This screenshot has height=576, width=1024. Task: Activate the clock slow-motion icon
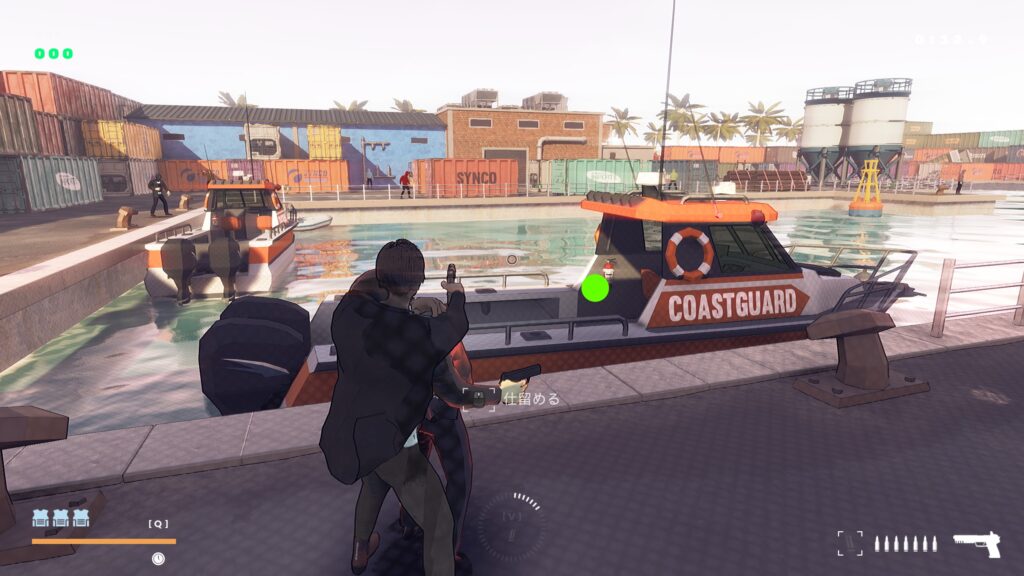pos(158,558)
